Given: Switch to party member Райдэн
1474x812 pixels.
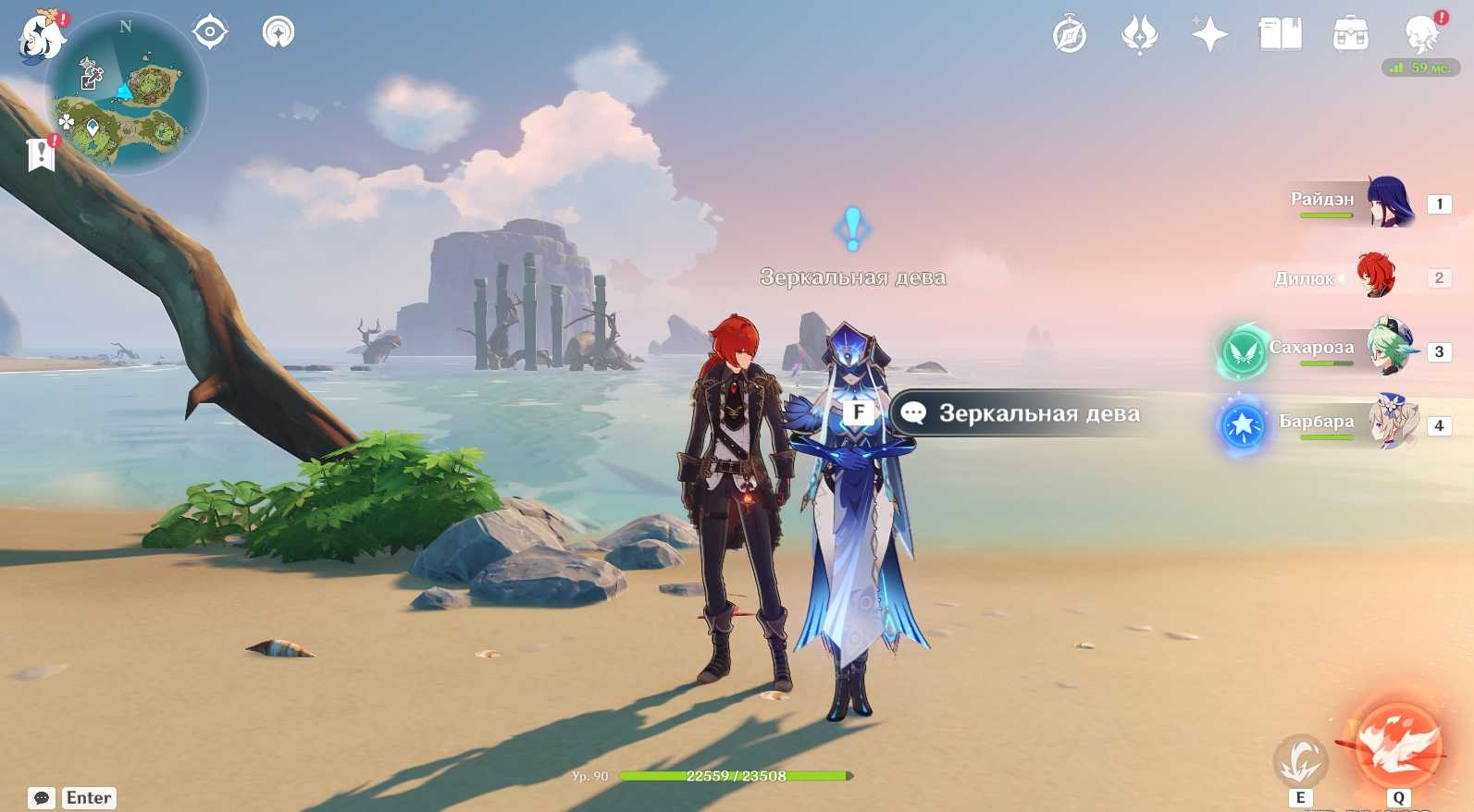Looking at the screenshot, I should coord(1388,202).
